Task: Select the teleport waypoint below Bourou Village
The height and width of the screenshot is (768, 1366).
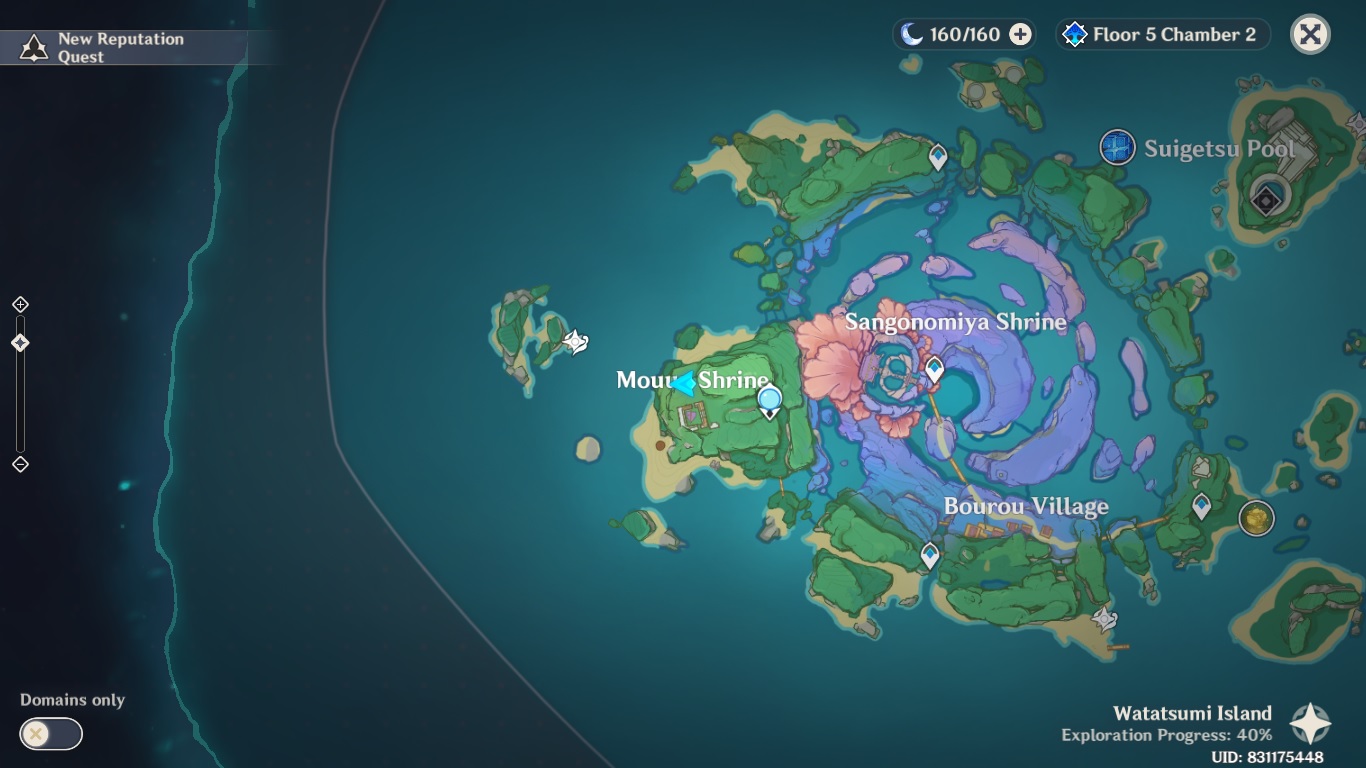Action: pos(930,555)
